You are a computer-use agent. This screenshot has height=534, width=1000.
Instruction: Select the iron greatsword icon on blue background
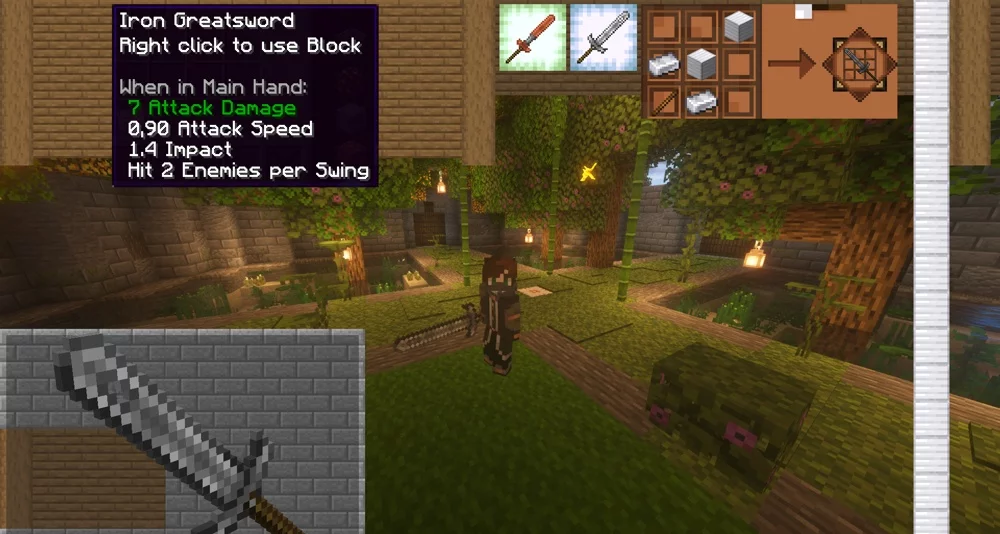604,38
